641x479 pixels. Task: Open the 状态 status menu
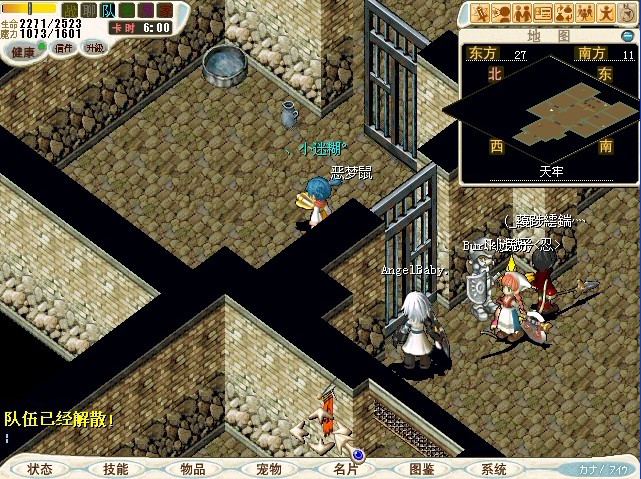point(41,468)
